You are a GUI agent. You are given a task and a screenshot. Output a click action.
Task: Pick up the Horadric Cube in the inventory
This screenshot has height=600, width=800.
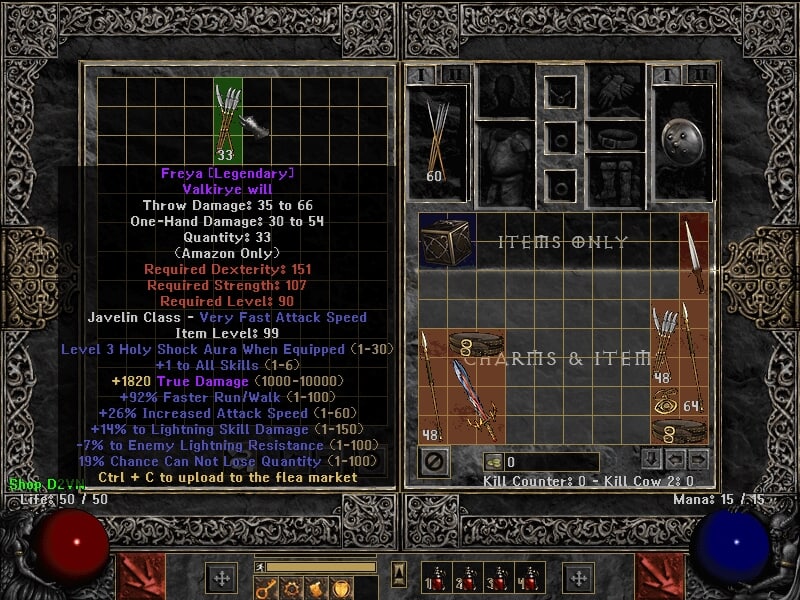tap(447, 241)
